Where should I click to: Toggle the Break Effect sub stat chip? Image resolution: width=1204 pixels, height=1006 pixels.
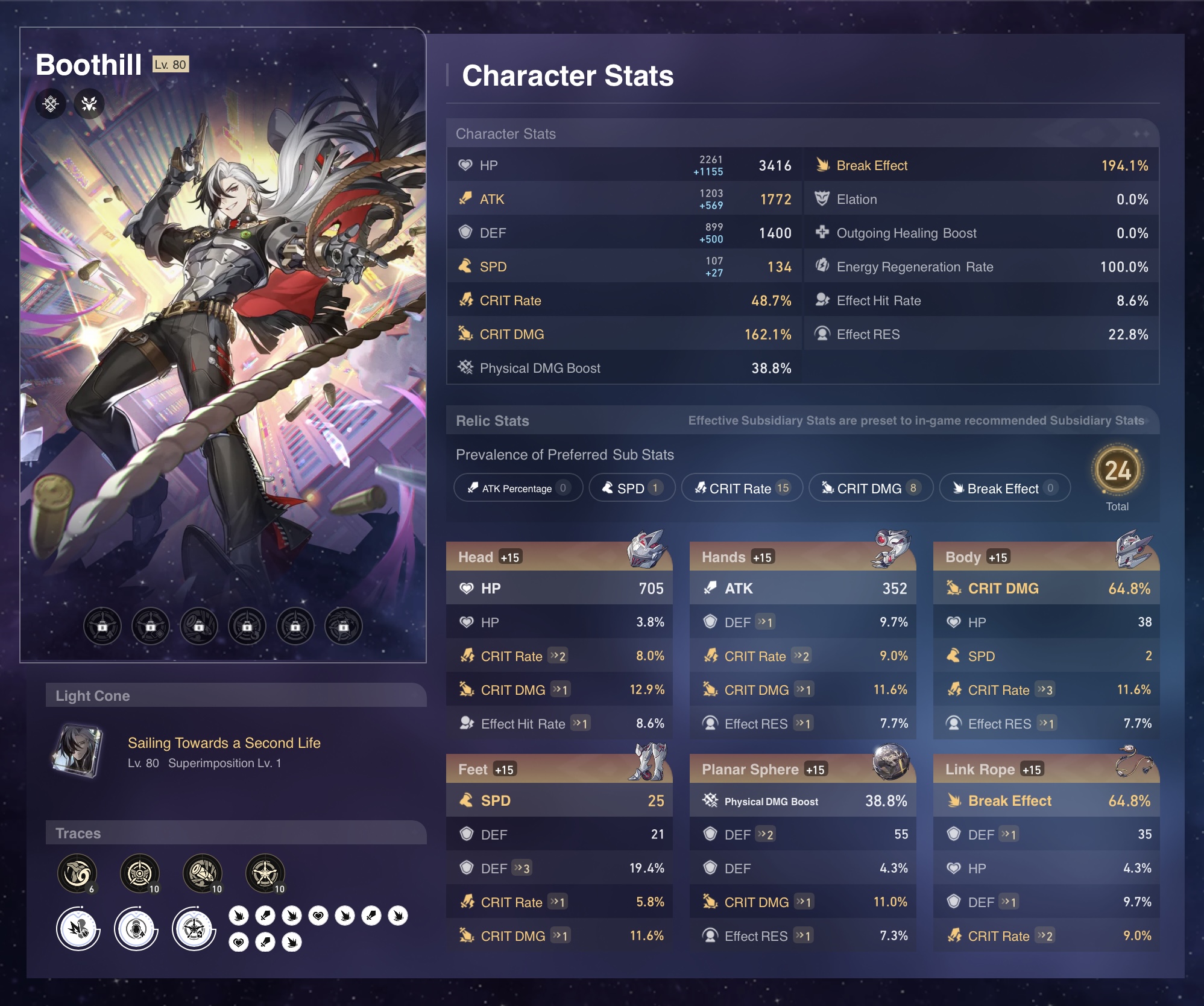(x=1004, y=488)
